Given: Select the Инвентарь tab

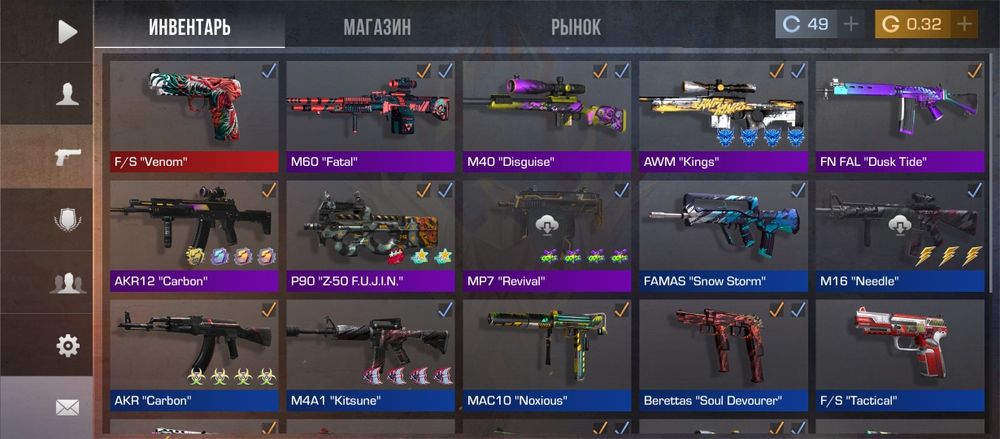Looking at the screenshot, I should 190,27.
